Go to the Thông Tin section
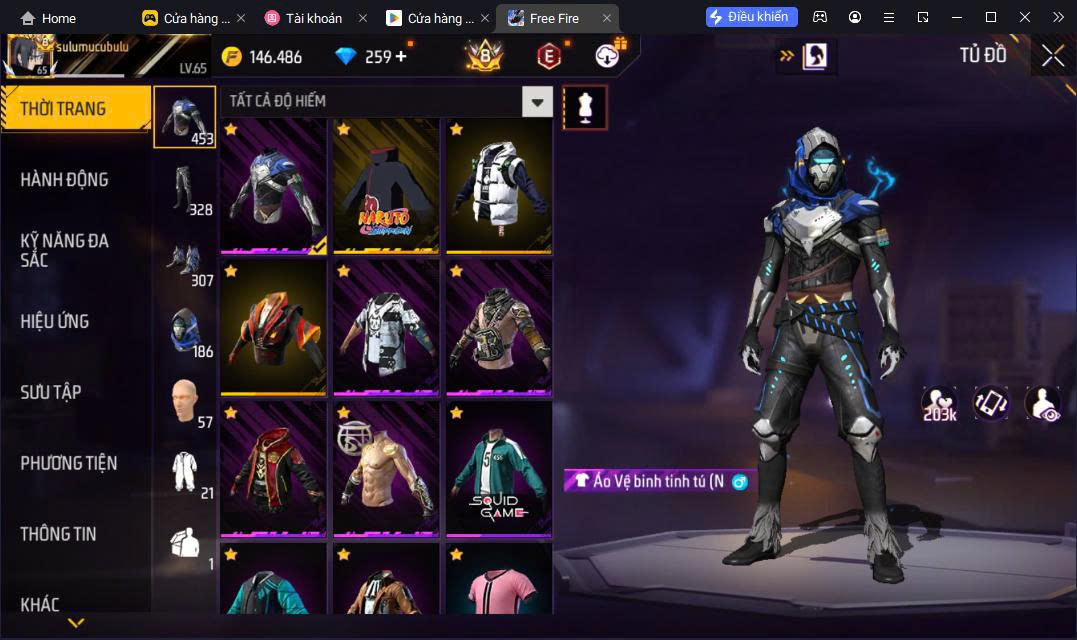This screenshot has height=640, width=1077. [x=58, y=534]
